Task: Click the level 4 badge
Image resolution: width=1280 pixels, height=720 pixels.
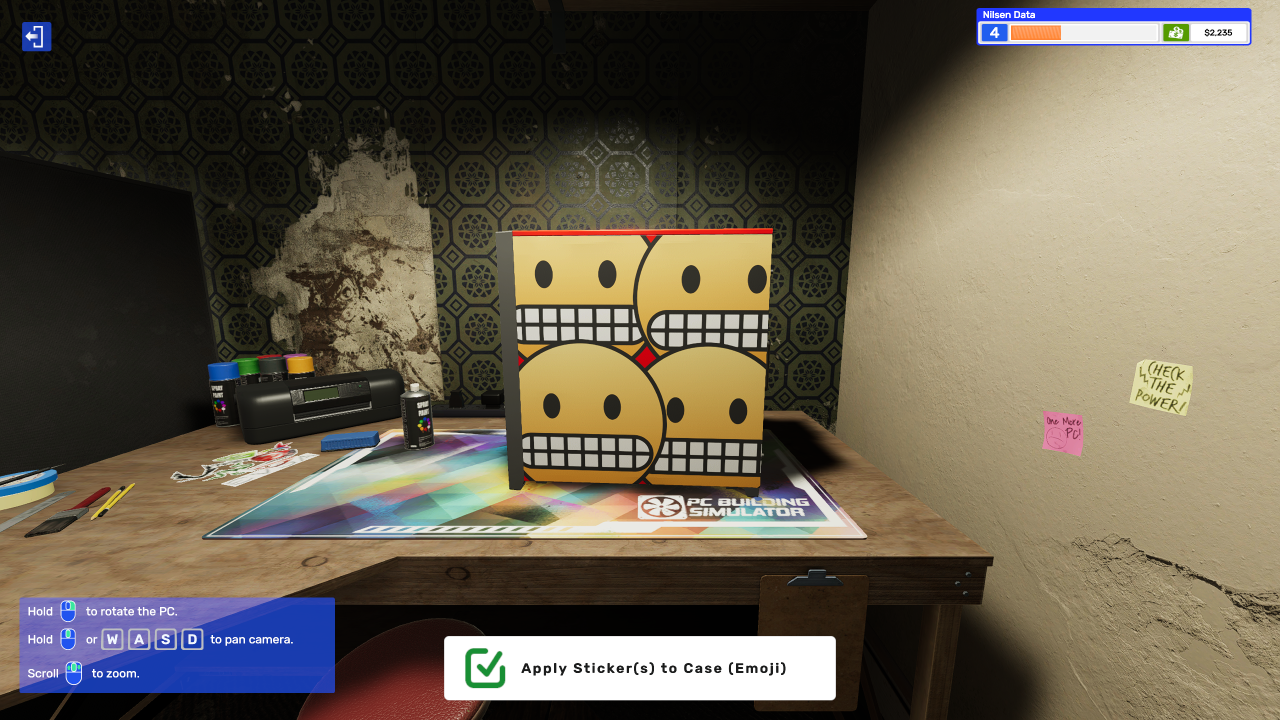Action: point(993,32)
